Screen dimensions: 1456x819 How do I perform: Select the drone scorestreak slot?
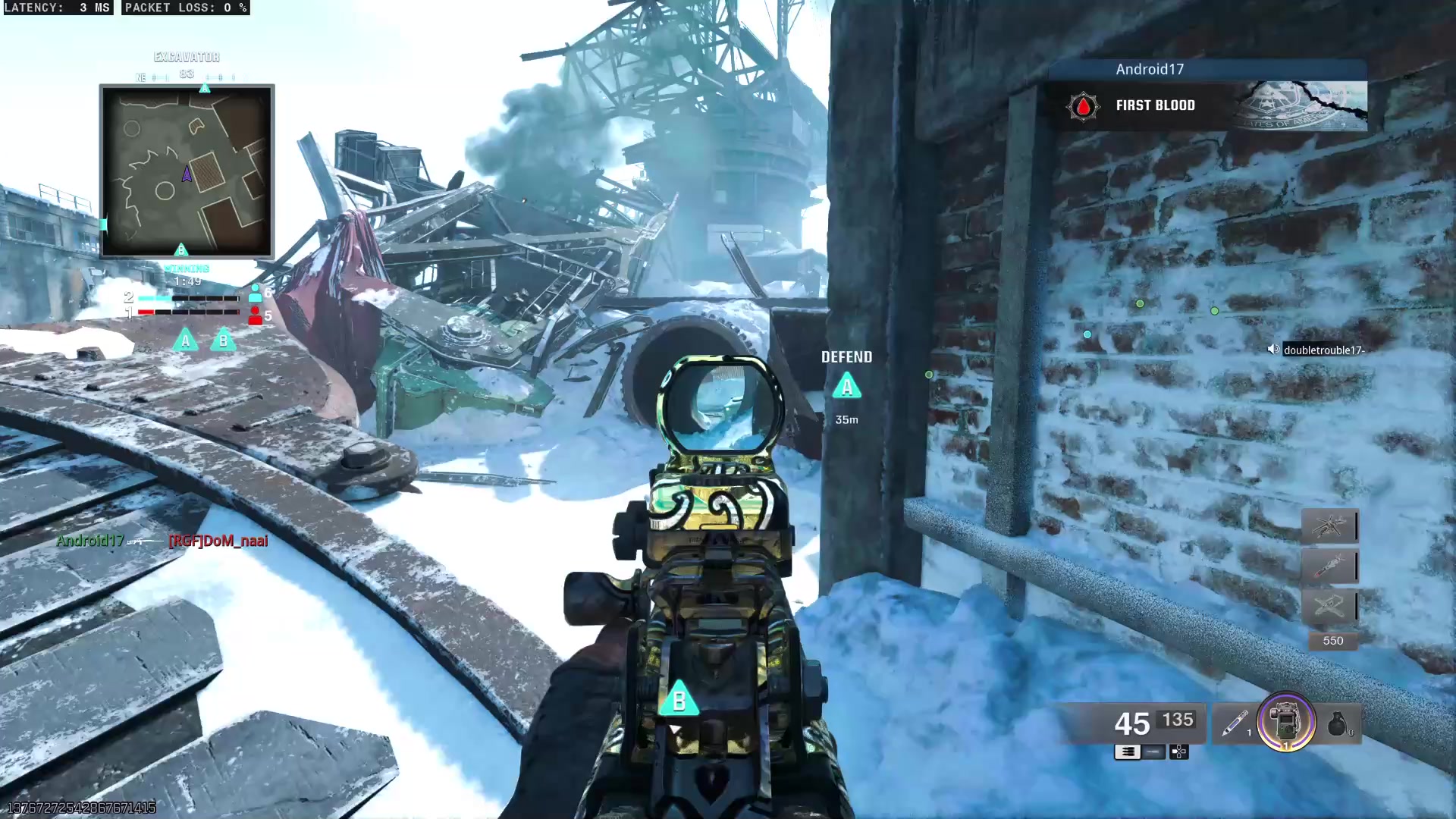pos(1329,605)
